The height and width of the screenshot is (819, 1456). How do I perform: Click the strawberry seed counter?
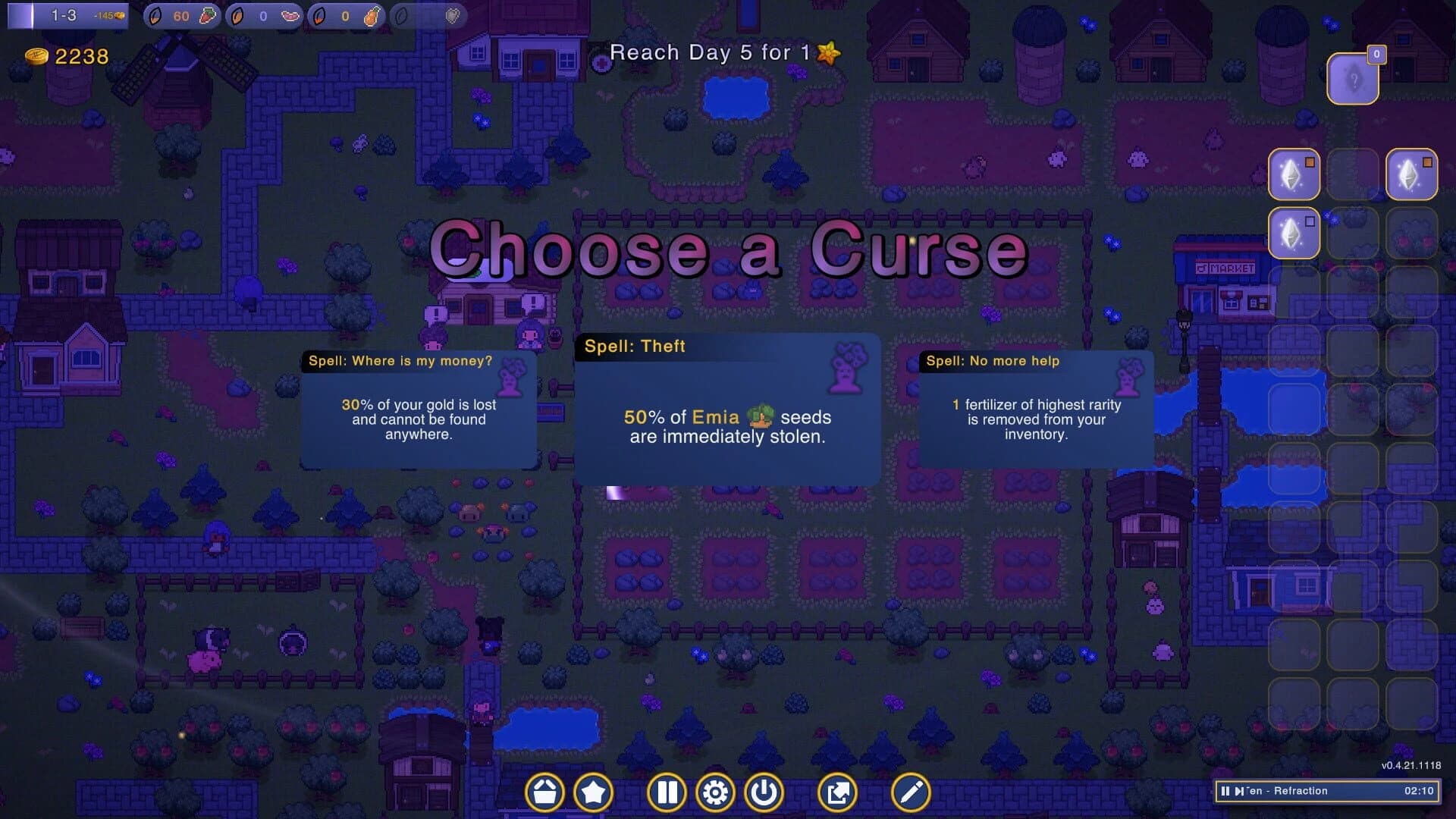pyautogui.click(x=182, y=15)
